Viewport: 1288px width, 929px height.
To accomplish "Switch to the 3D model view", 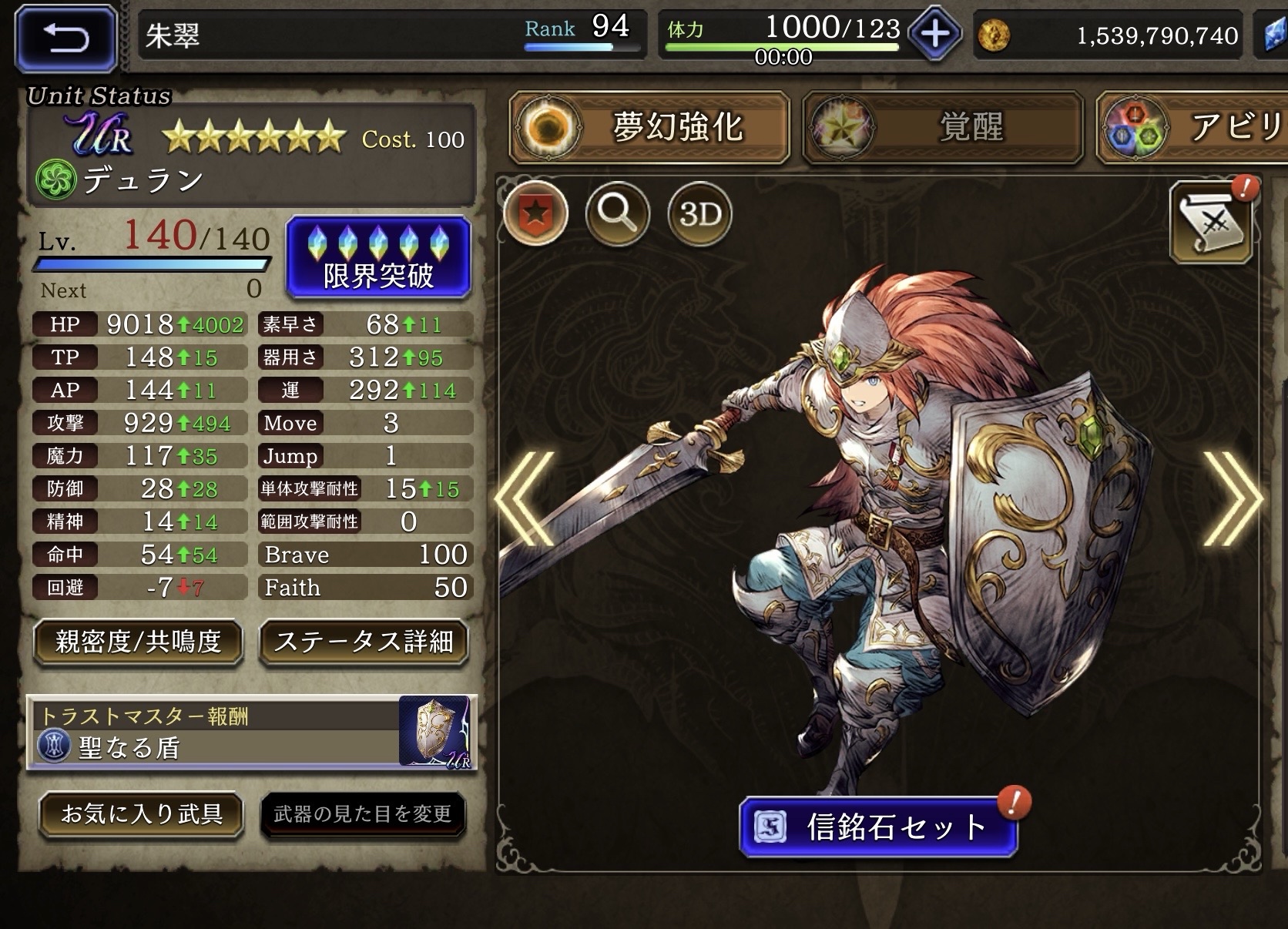I will click(x=699, y=213).
